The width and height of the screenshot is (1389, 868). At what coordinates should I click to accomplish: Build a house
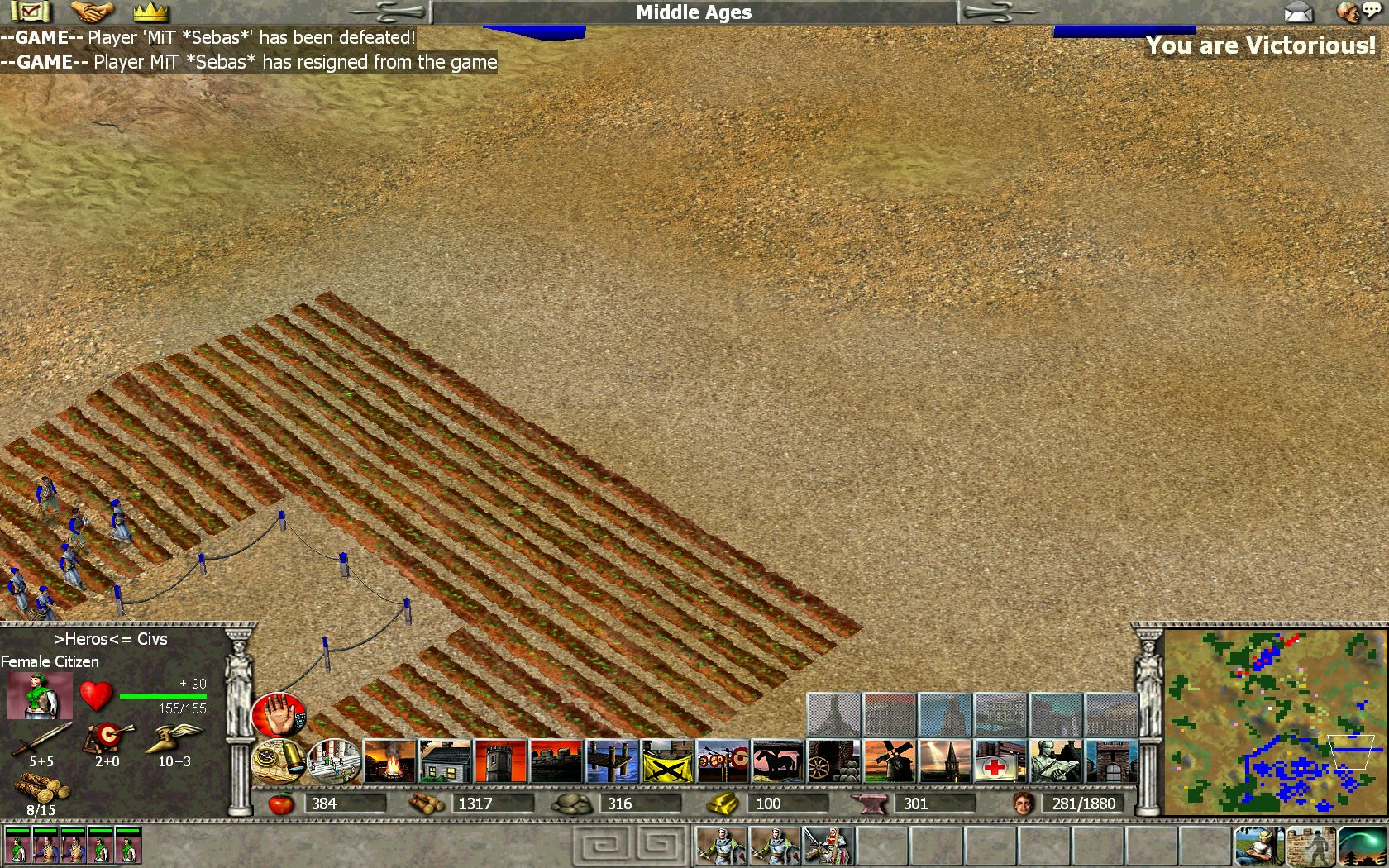point(445,761)
